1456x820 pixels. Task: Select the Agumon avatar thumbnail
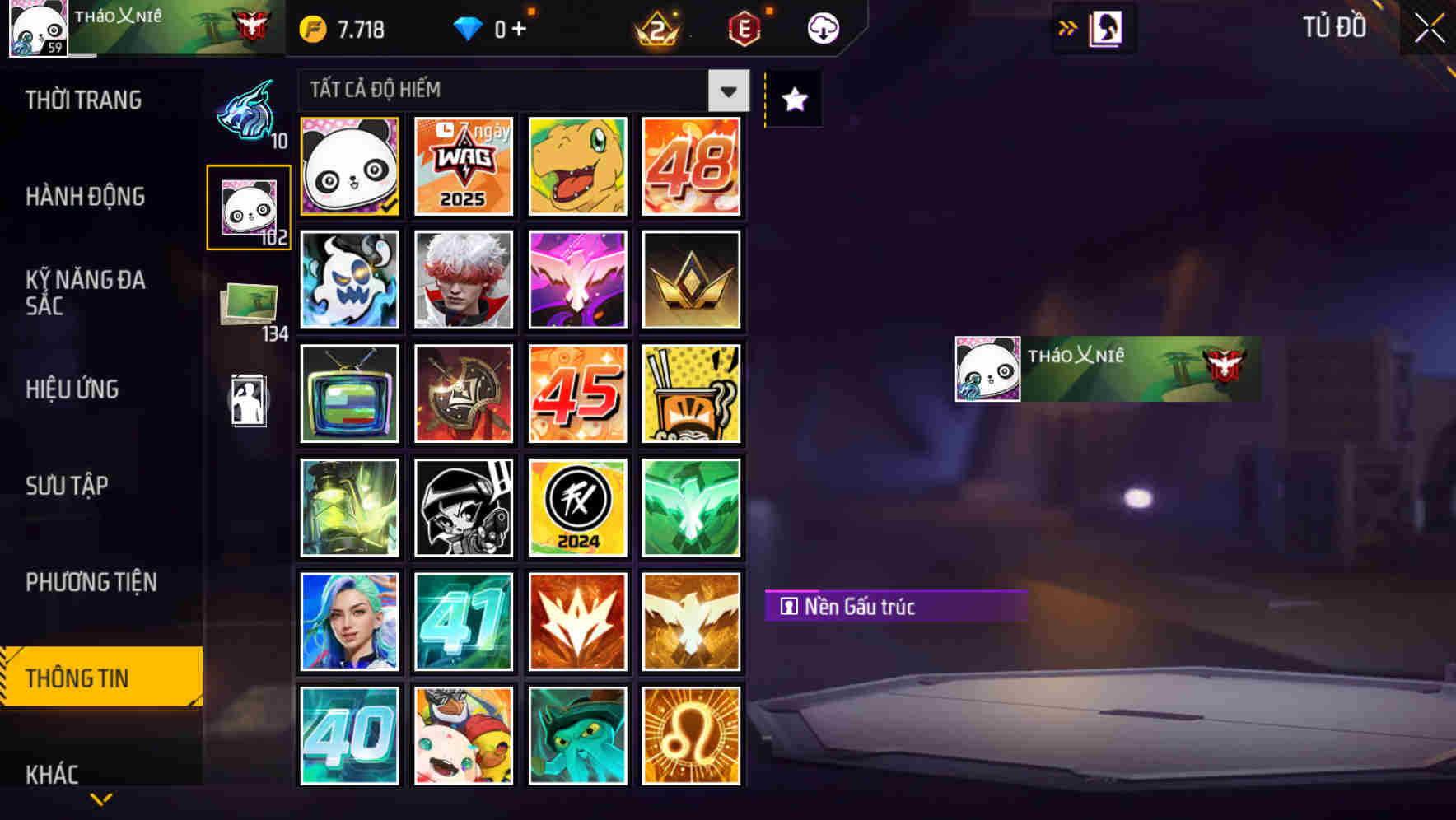pyautogui.click(x=577, y=166)
